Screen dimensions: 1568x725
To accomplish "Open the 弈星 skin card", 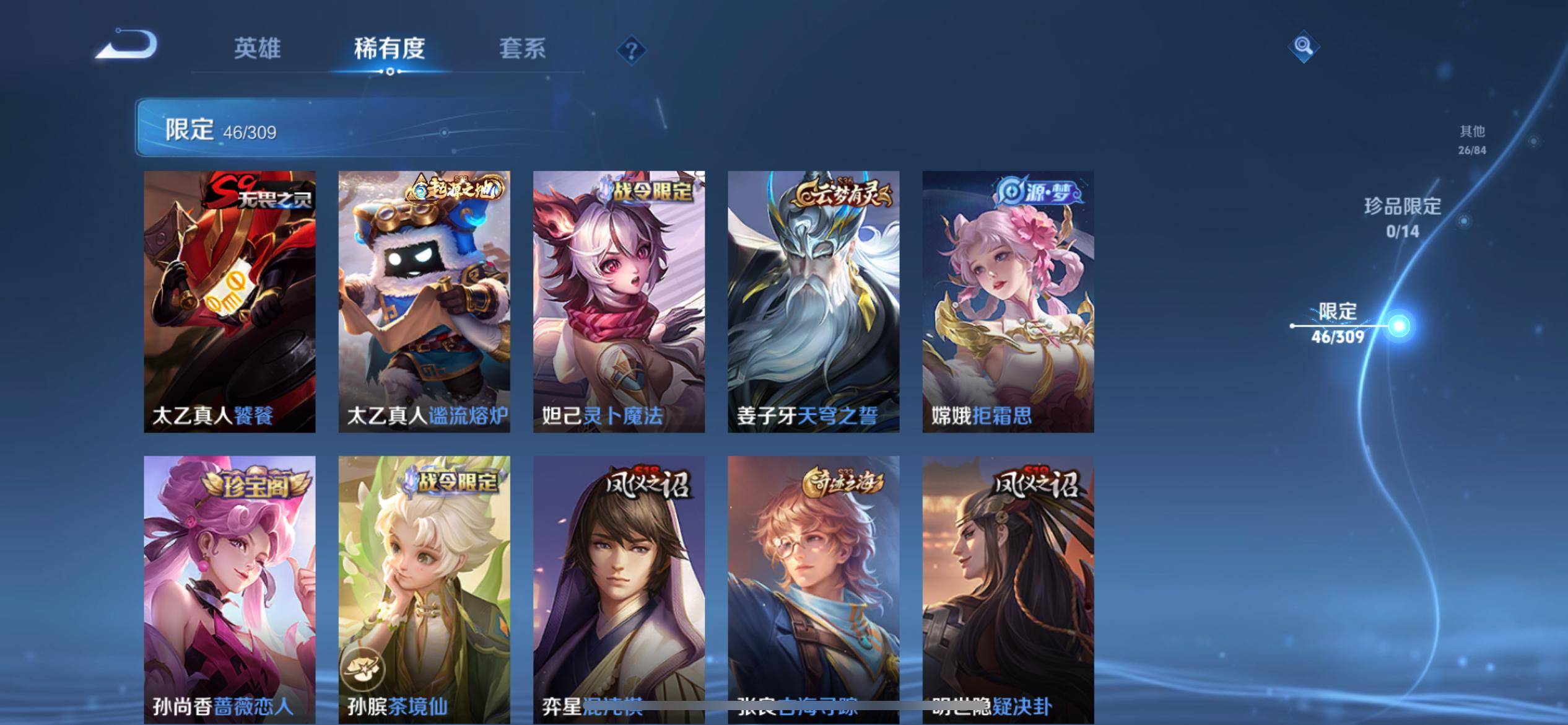I will coord(619,589).
